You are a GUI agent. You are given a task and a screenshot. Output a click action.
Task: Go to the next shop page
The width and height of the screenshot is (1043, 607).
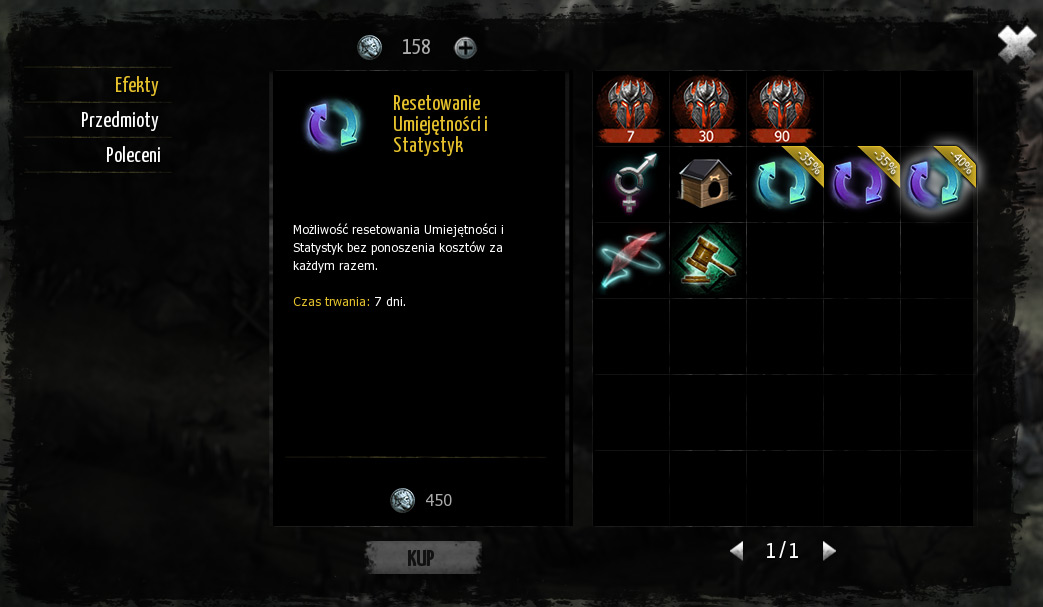(x=828, y=550)
